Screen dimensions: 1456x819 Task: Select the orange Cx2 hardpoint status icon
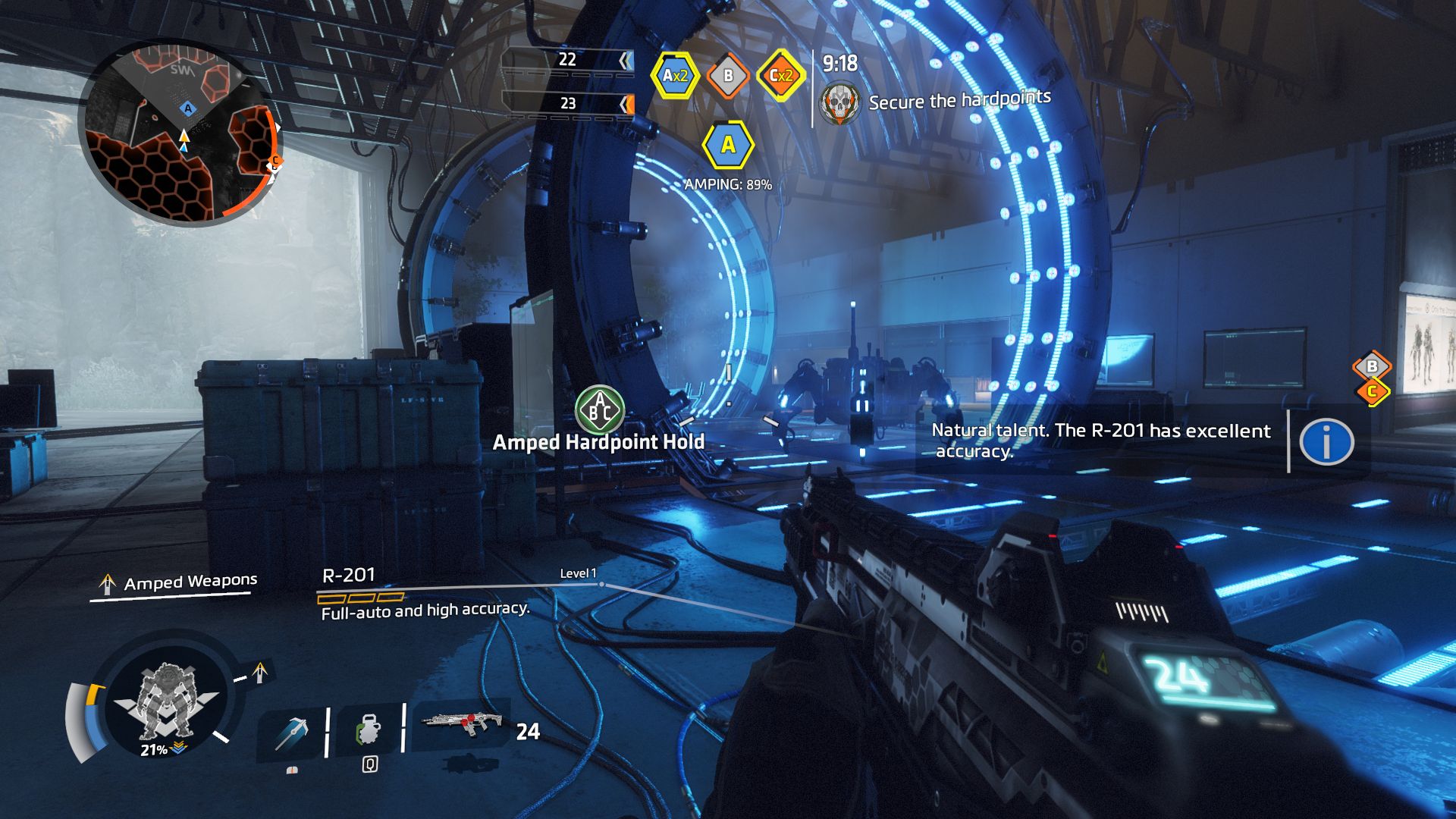(x=780, y=75)
